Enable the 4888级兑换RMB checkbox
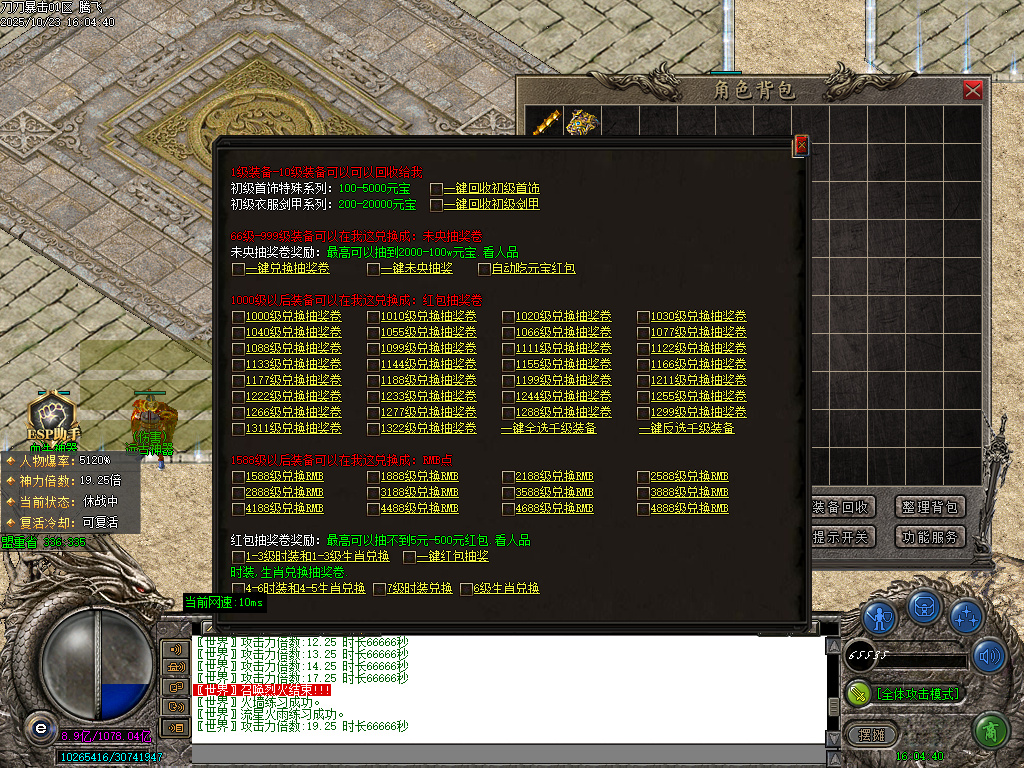This screenshot has width=1024, height=768. click(643, 508)
